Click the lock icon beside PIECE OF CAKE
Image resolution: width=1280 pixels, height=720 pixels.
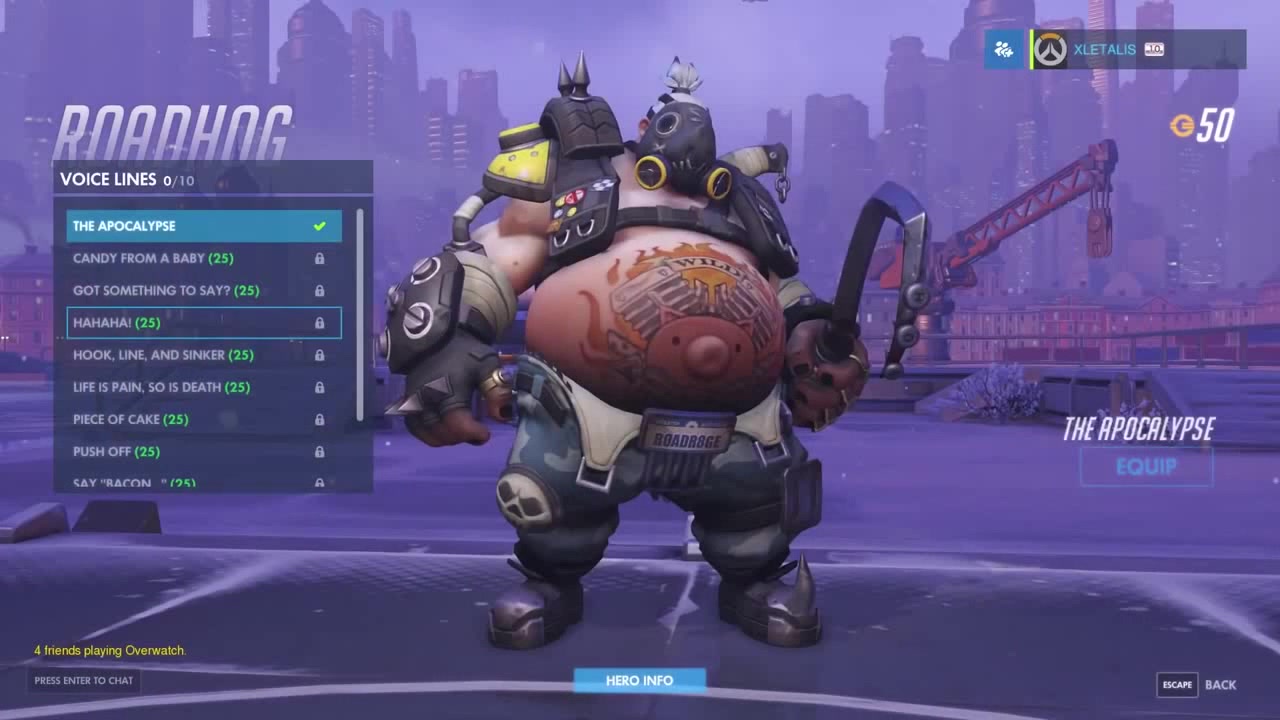click(x=321, y=420)
